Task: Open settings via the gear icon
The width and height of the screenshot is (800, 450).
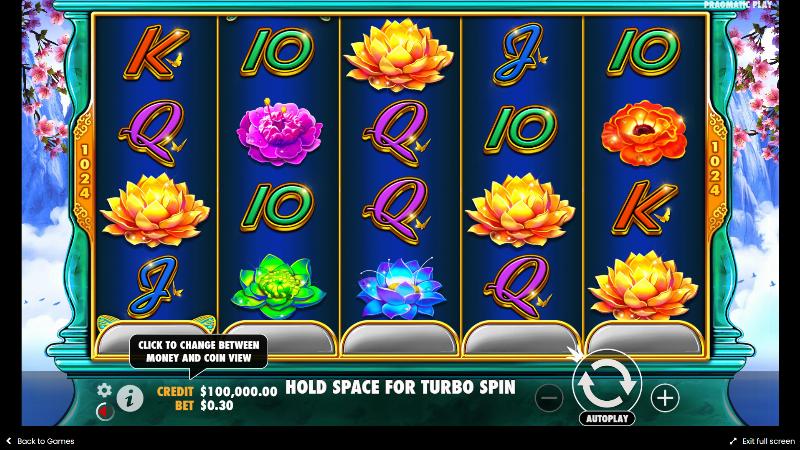Action: click(103, 389)
